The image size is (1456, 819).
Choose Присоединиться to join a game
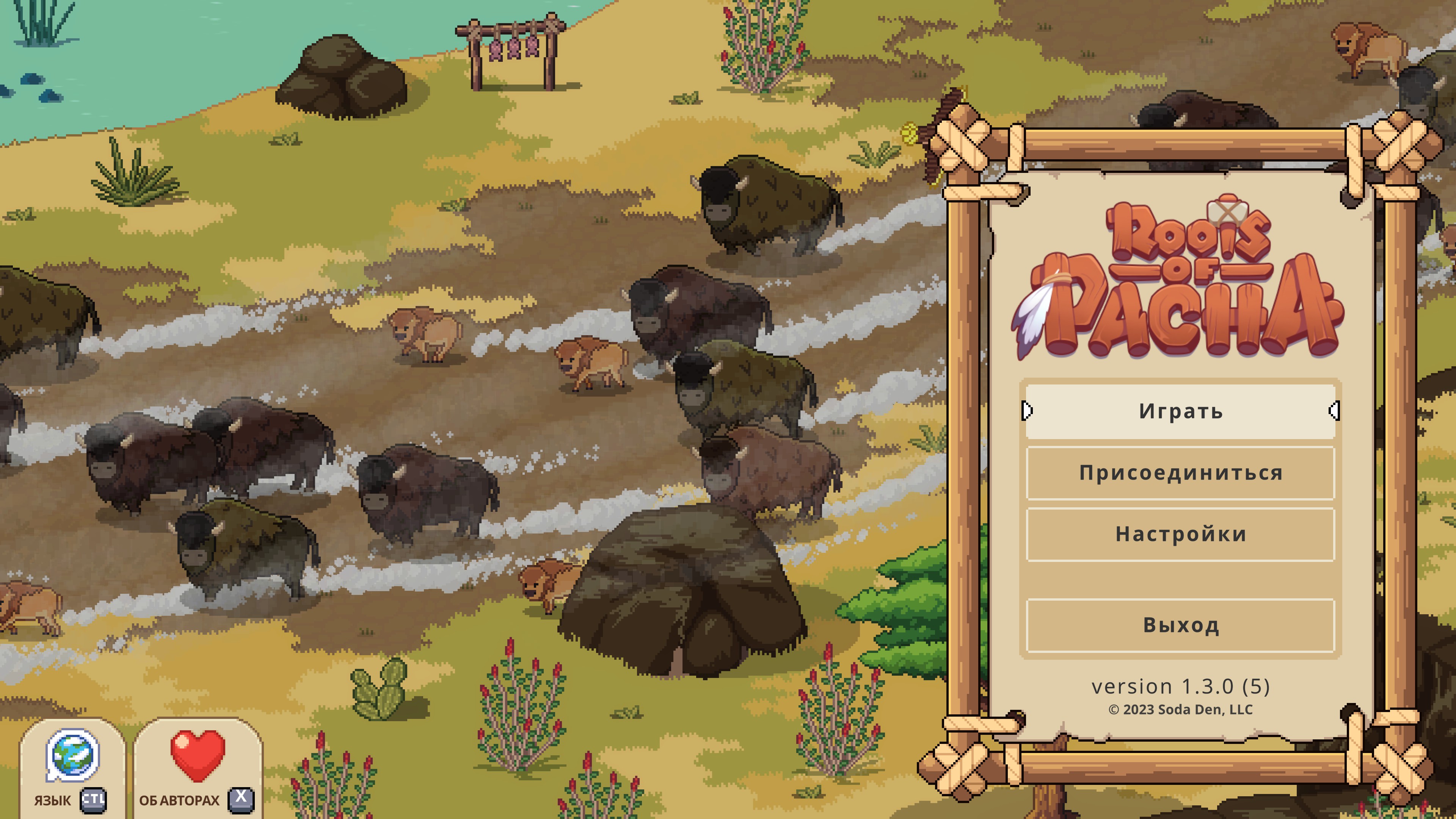[x=1180, y=472]
